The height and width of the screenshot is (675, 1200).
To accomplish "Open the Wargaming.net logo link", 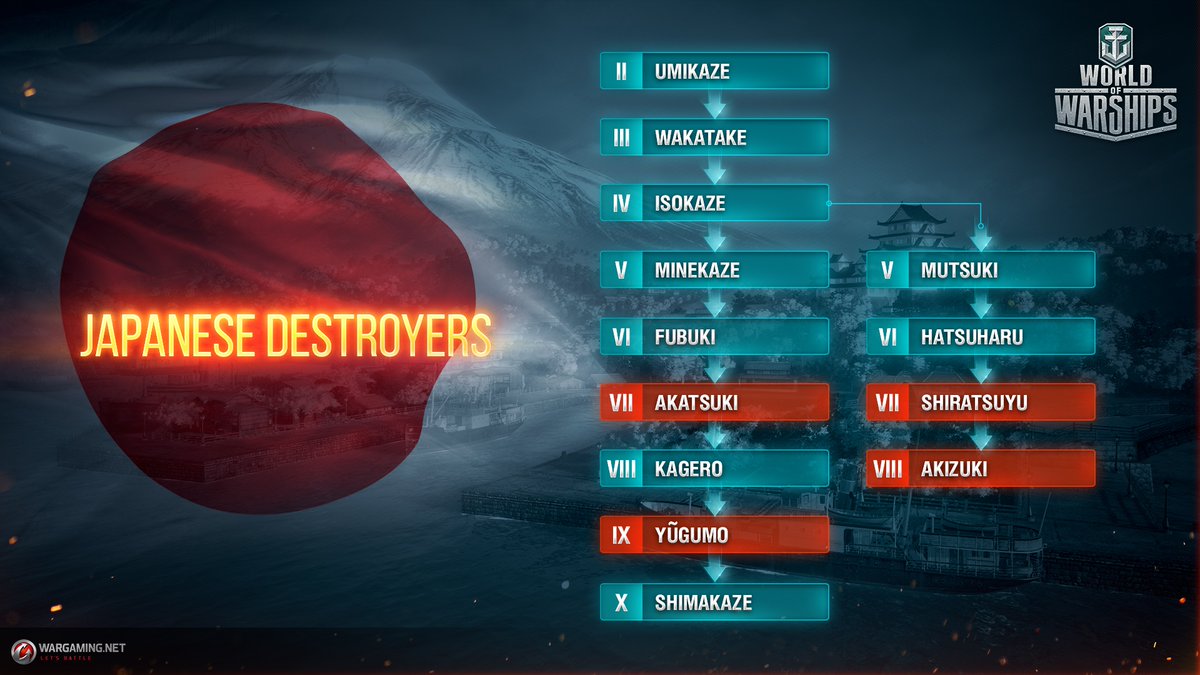I will 69,650.
